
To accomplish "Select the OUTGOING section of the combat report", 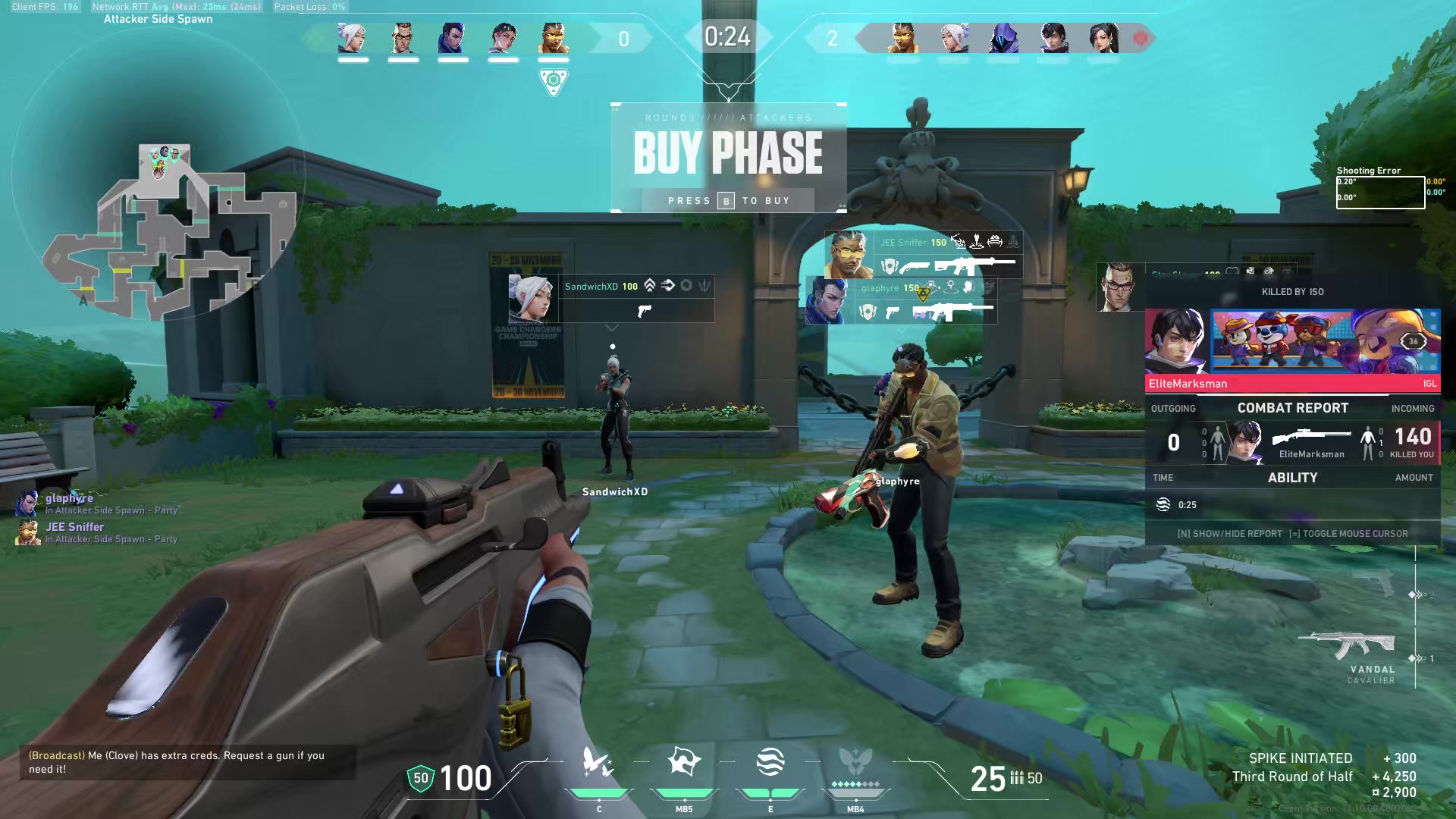I will (x=1173, y=408).
